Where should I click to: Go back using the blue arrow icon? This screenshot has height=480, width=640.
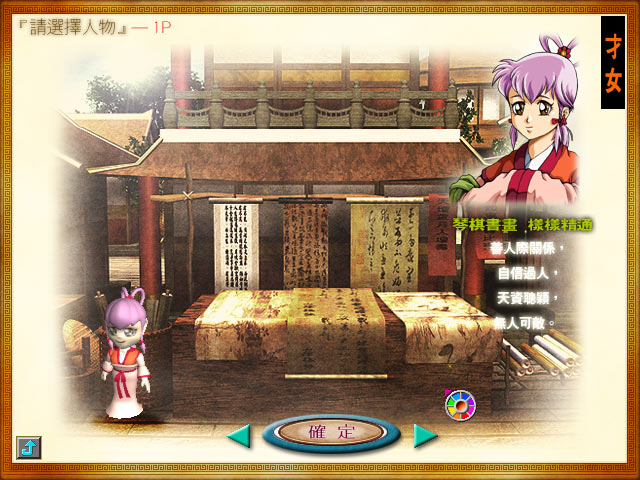(x=28, y=448)
